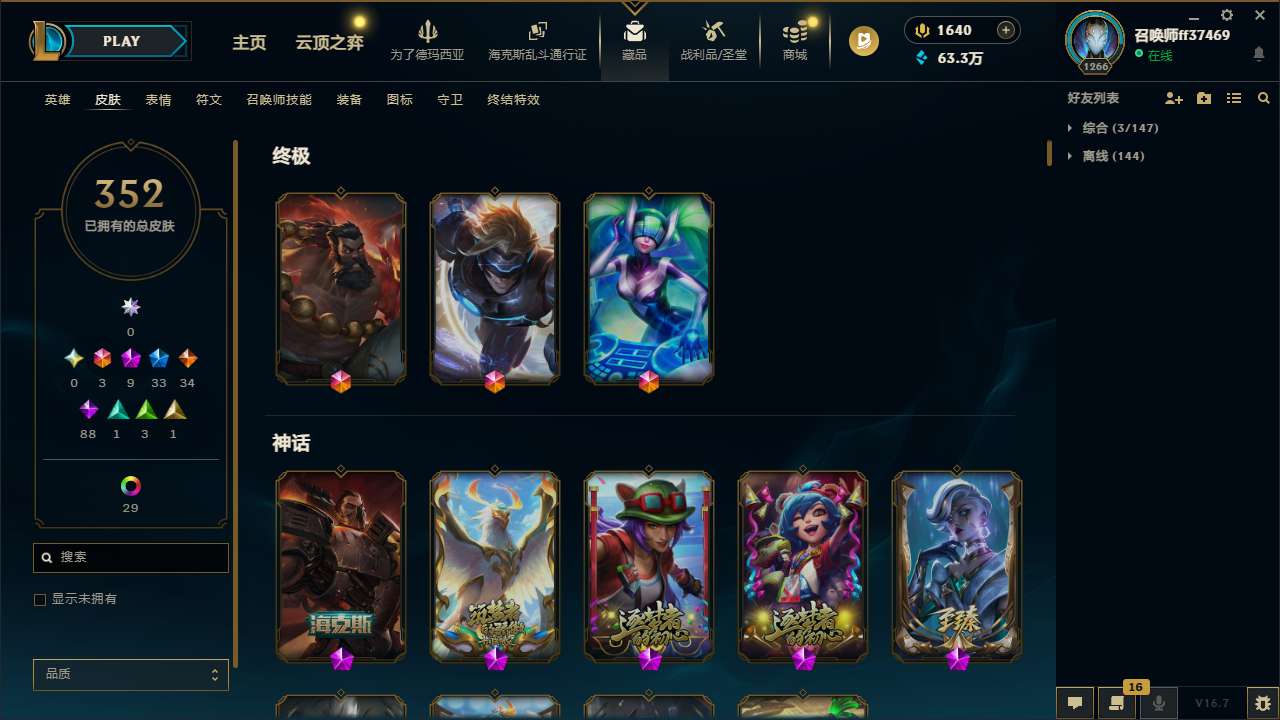Click the summoner profile avatar
This screenshot has width=1280, height=720.
click(x=1094, y=42)
